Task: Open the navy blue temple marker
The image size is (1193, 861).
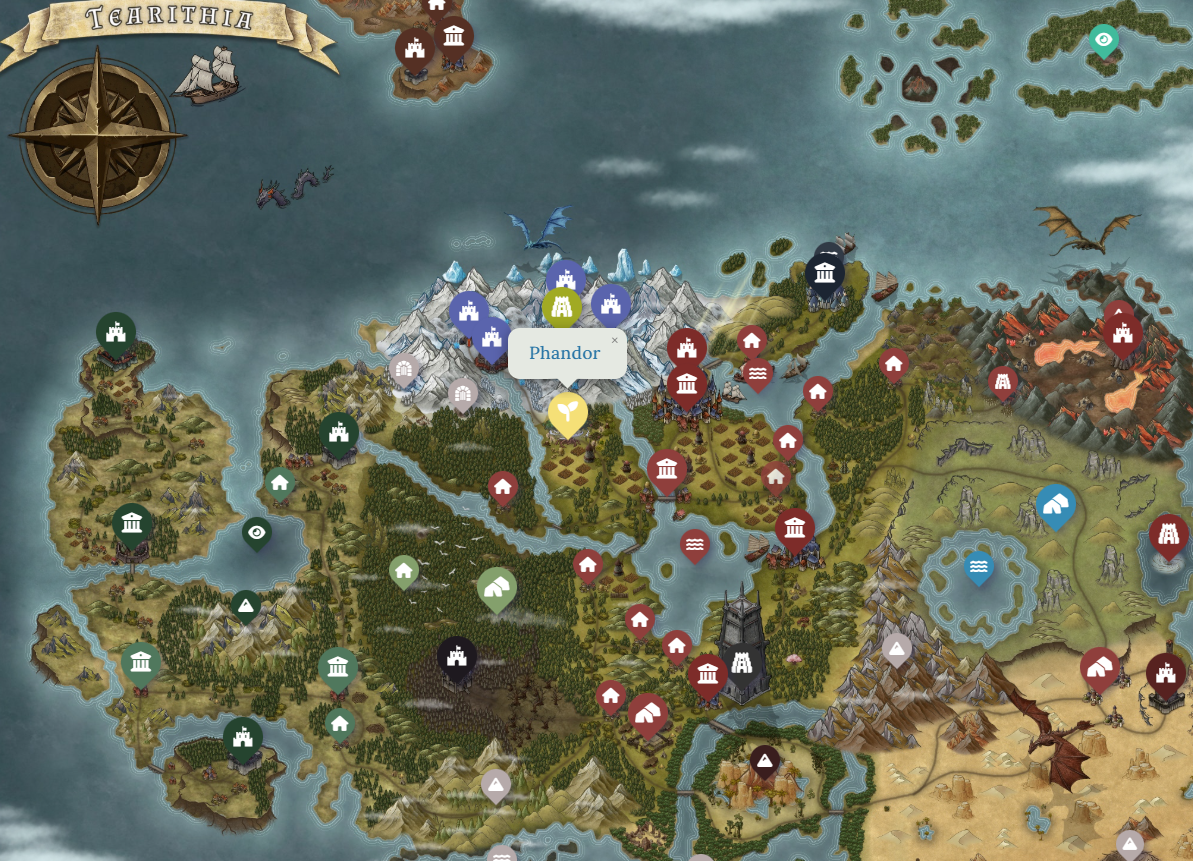Action: [x=825, y=272]
